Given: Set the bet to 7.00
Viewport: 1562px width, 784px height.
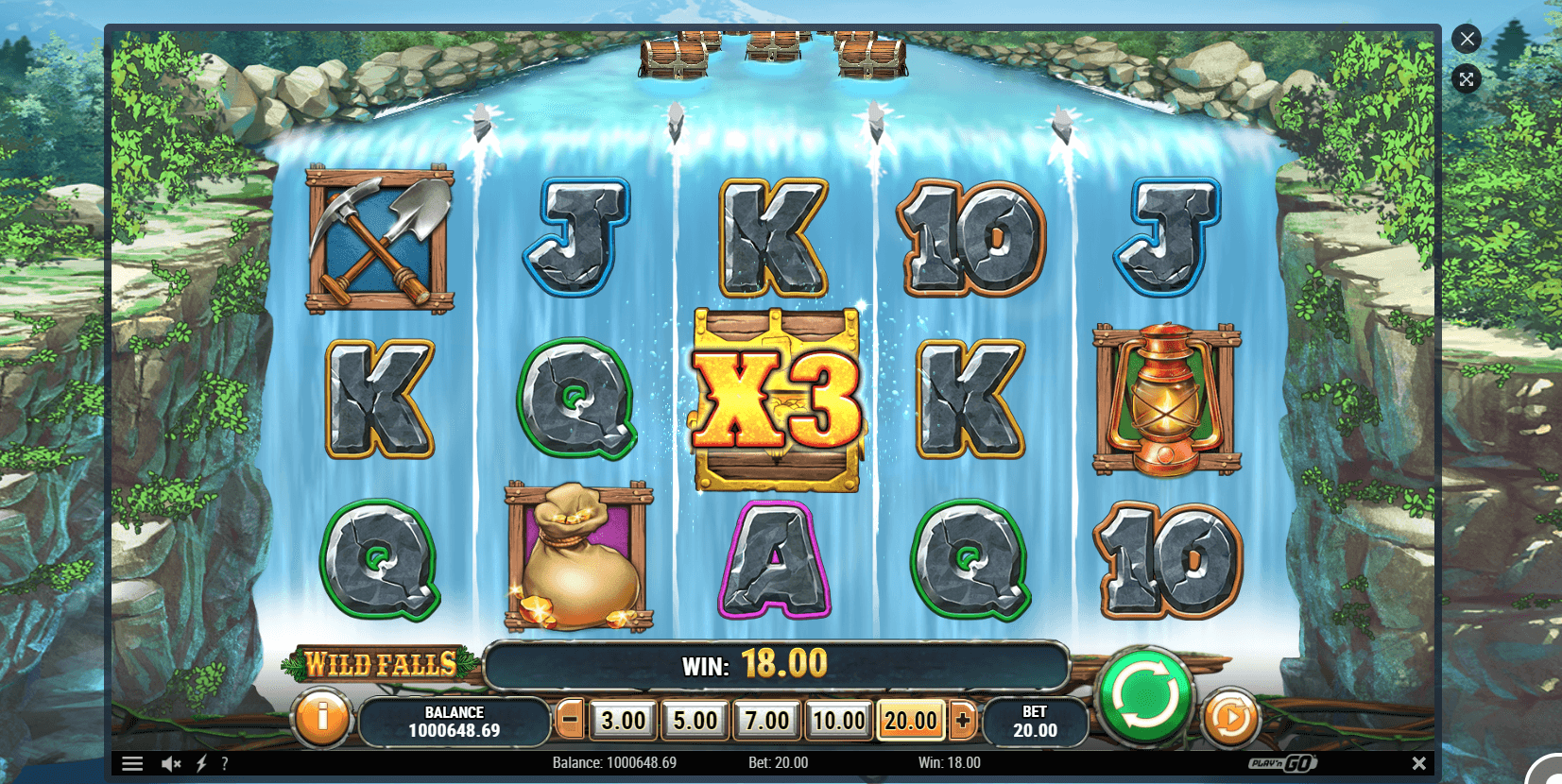Looking at the screenshot, I should click(766, 721).
